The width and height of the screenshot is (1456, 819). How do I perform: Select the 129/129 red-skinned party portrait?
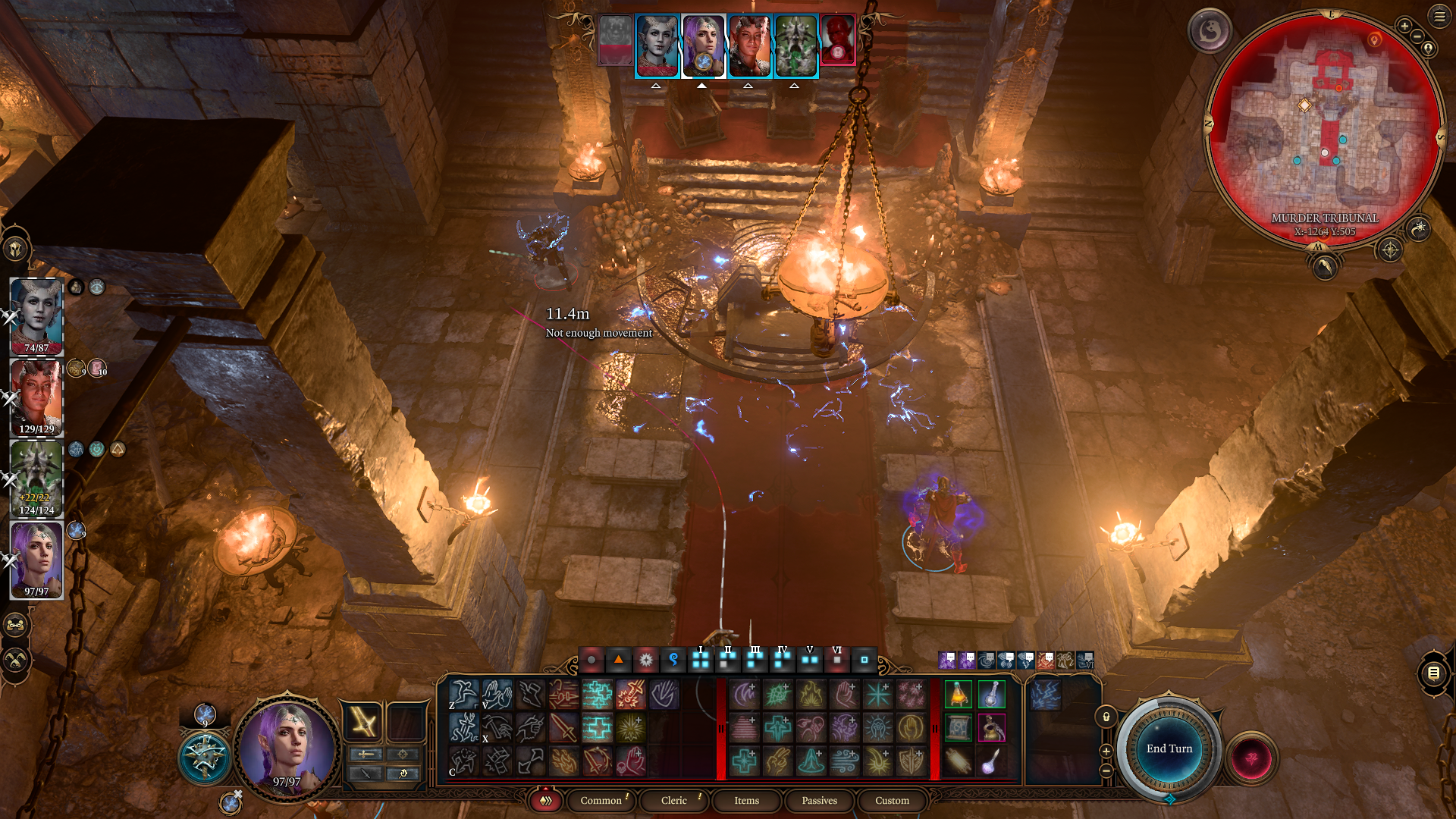point(36,397)
